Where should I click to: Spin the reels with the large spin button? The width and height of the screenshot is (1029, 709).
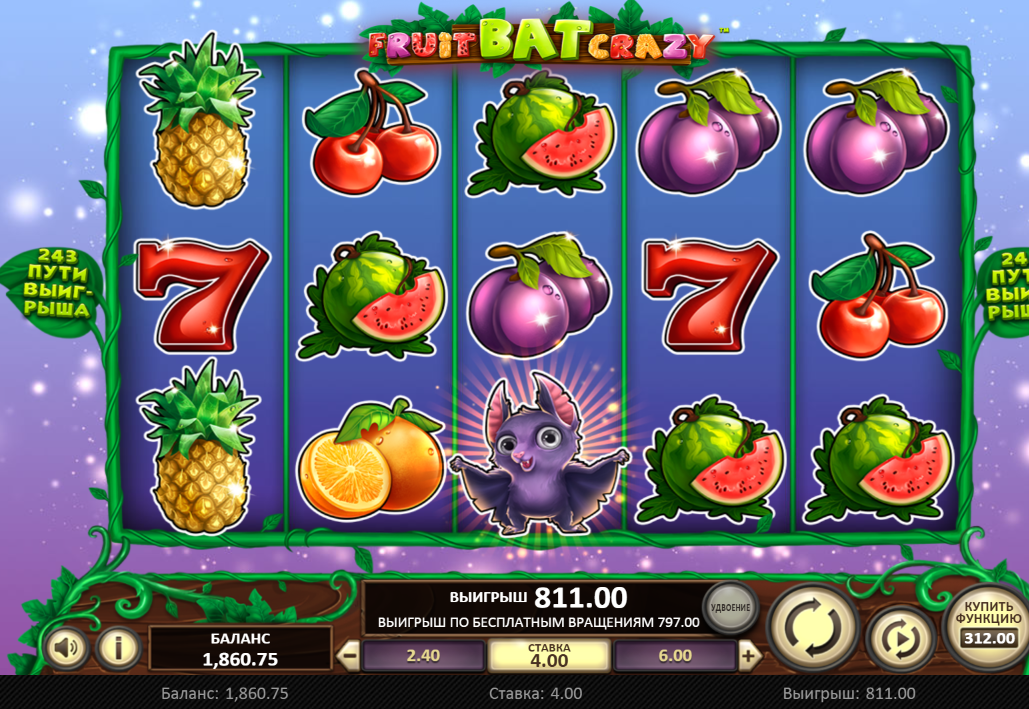[812, 626]
